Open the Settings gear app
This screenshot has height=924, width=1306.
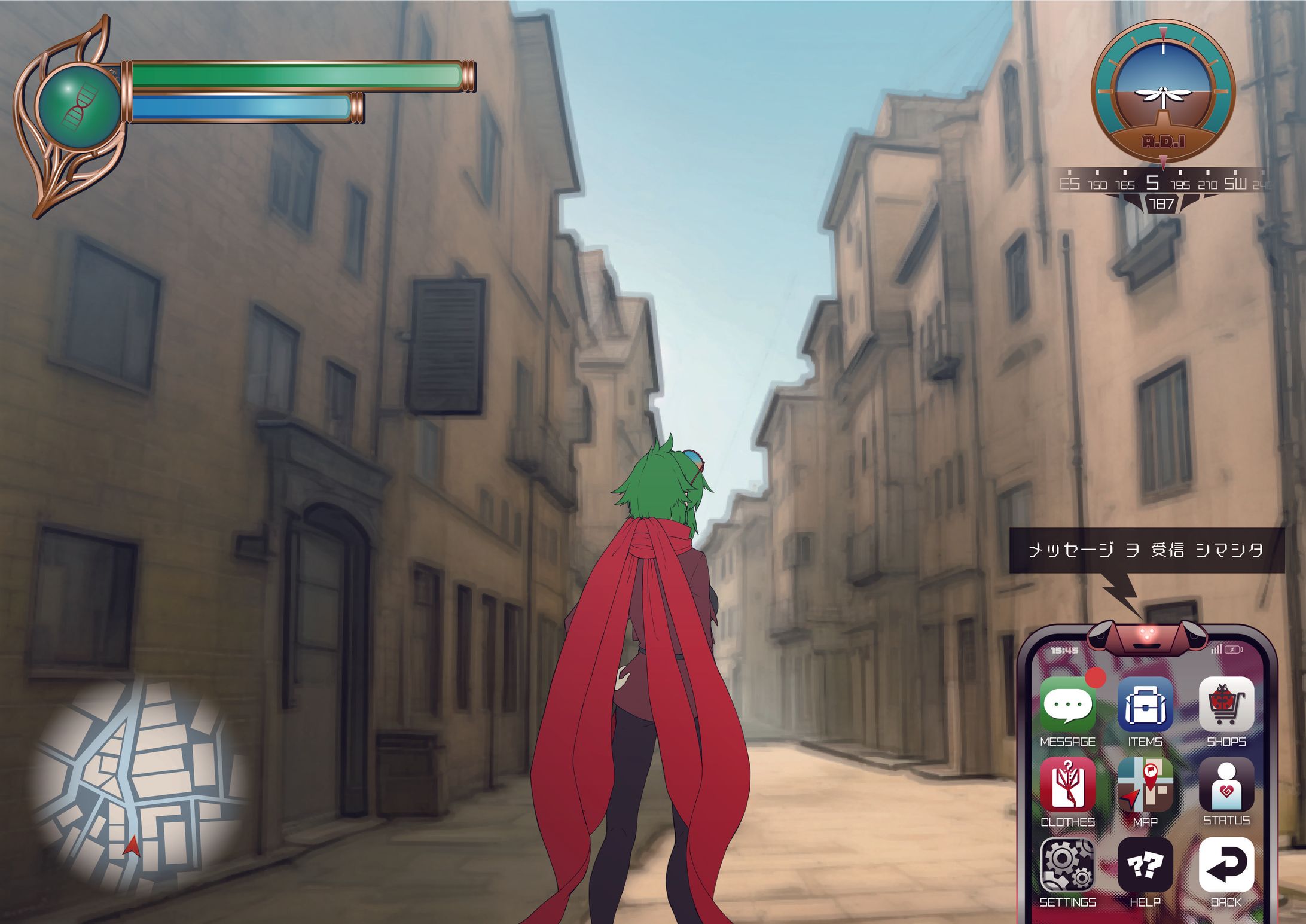tap(1067, 865)
